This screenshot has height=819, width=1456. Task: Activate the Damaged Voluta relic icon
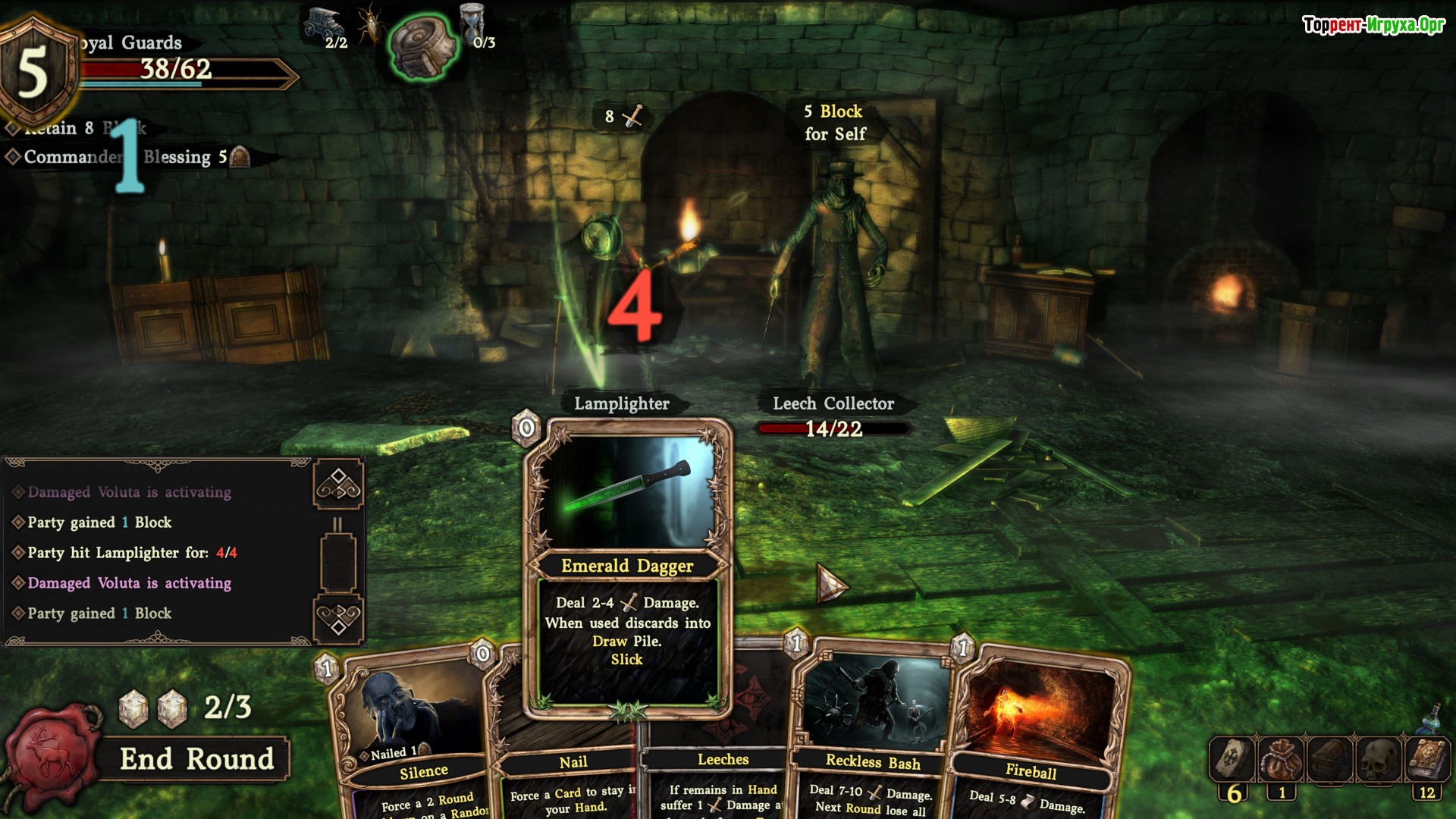point(423,45)
